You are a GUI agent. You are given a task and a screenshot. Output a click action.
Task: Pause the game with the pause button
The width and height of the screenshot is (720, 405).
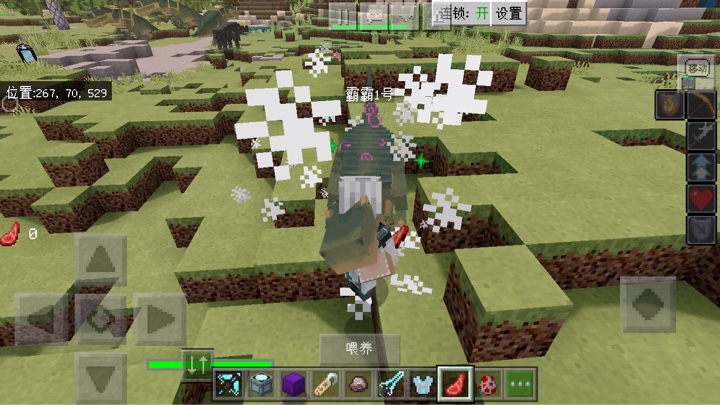[x=345, y=14]
